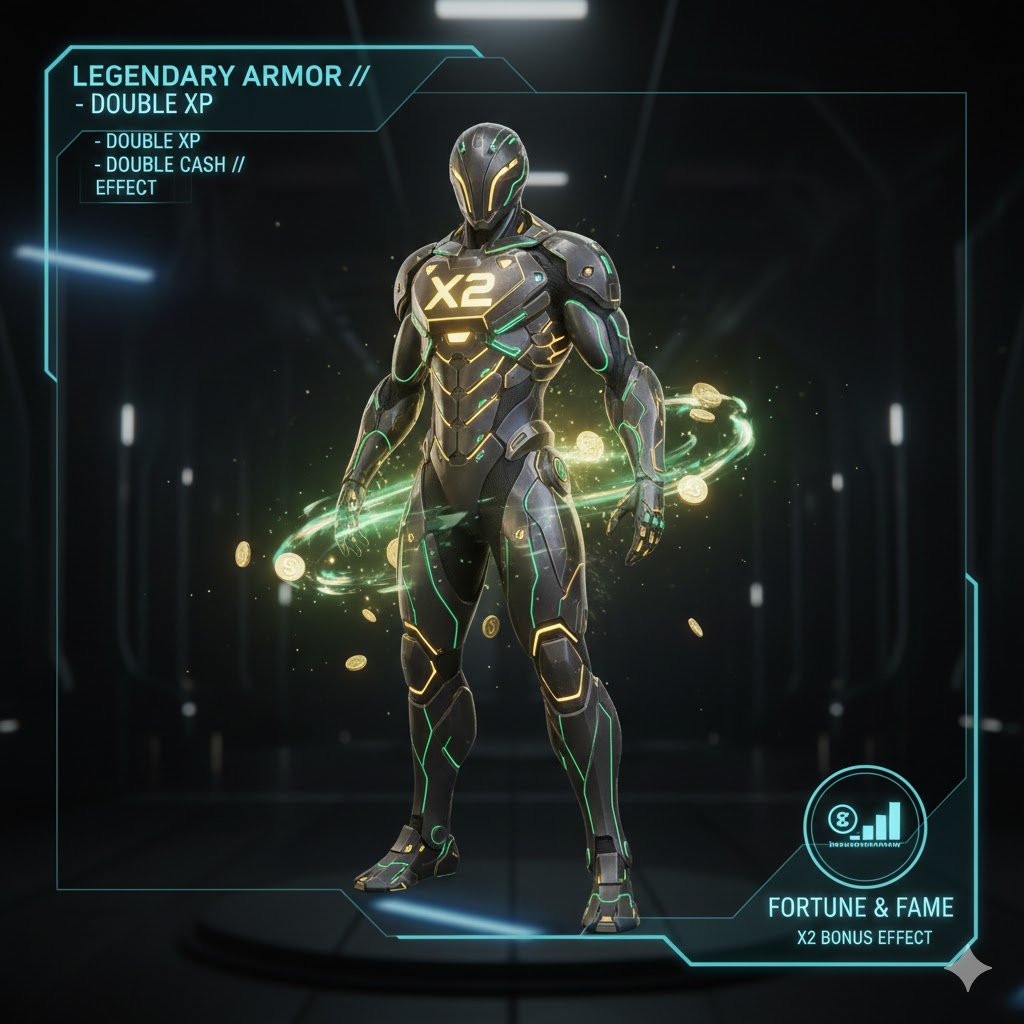Open the X2 Bonus Effect details

pos(864,938)
